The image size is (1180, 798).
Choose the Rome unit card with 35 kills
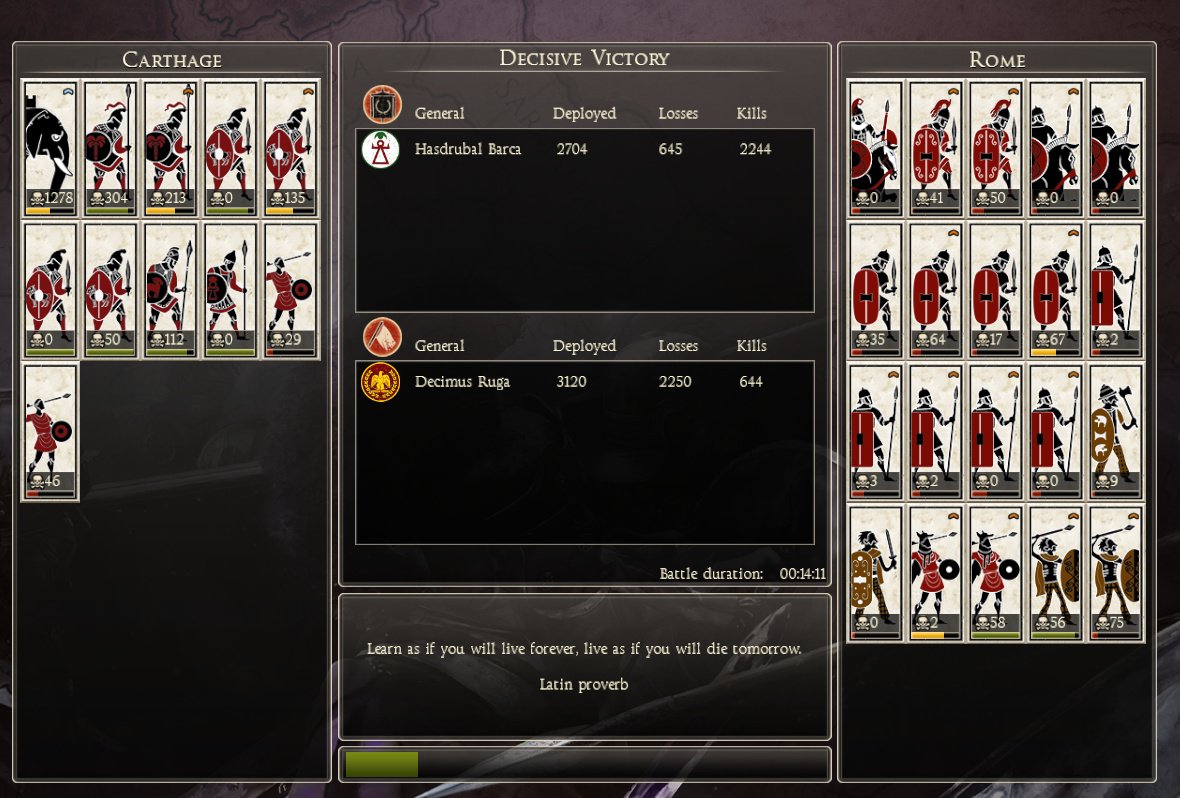pos(875,290)
